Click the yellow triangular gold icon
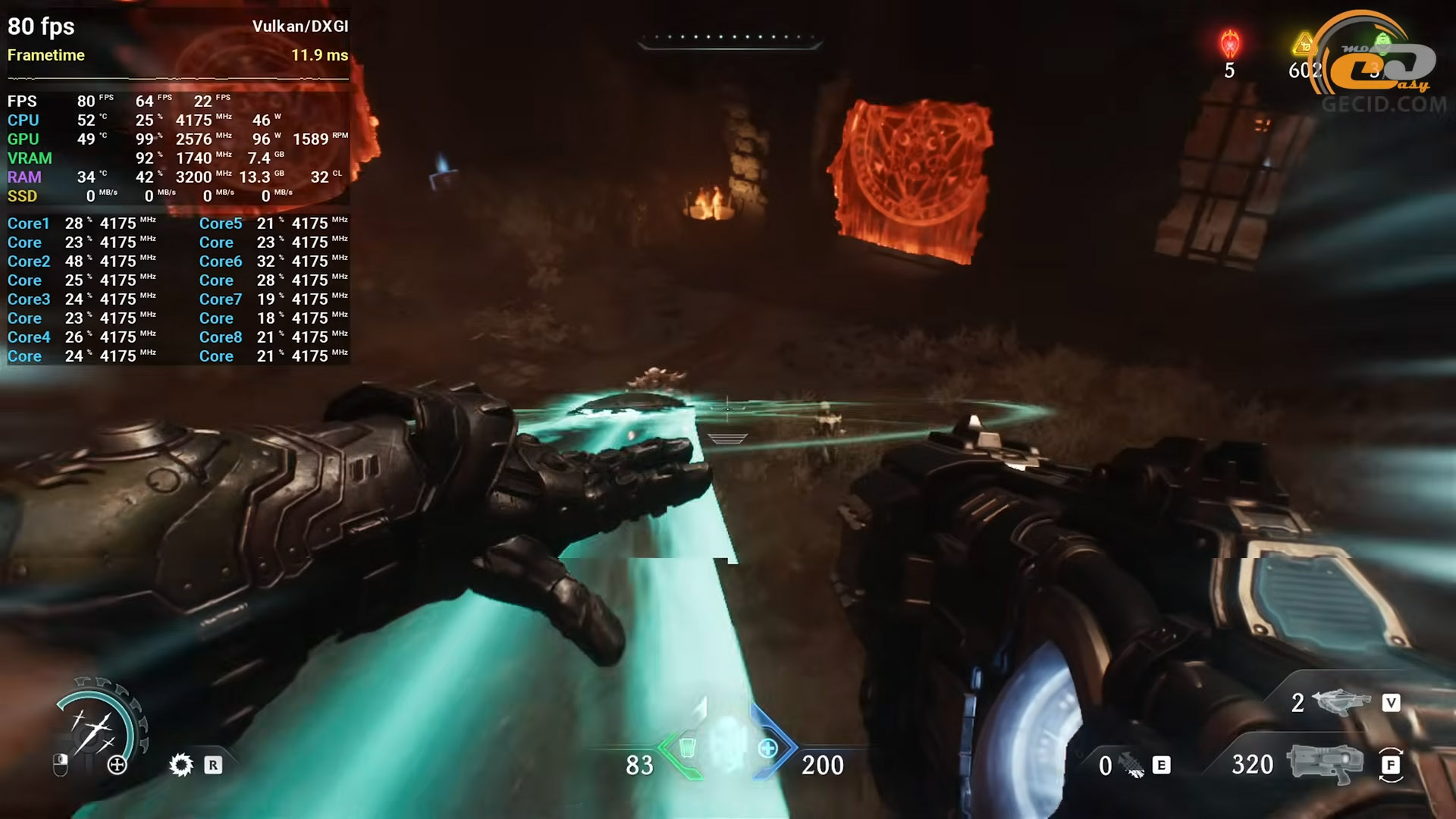This screenshot has width=1456, height=819. click(x=1304, y=45)
